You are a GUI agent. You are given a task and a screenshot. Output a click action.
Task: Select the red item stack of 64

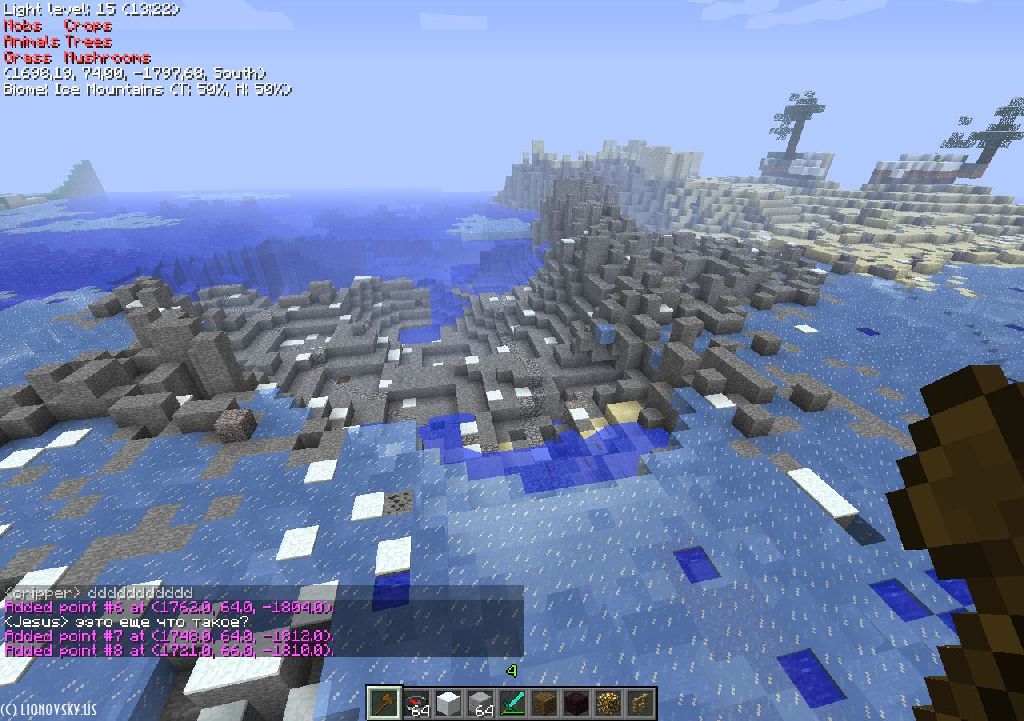pyautogui.click(x=416, y=703)
